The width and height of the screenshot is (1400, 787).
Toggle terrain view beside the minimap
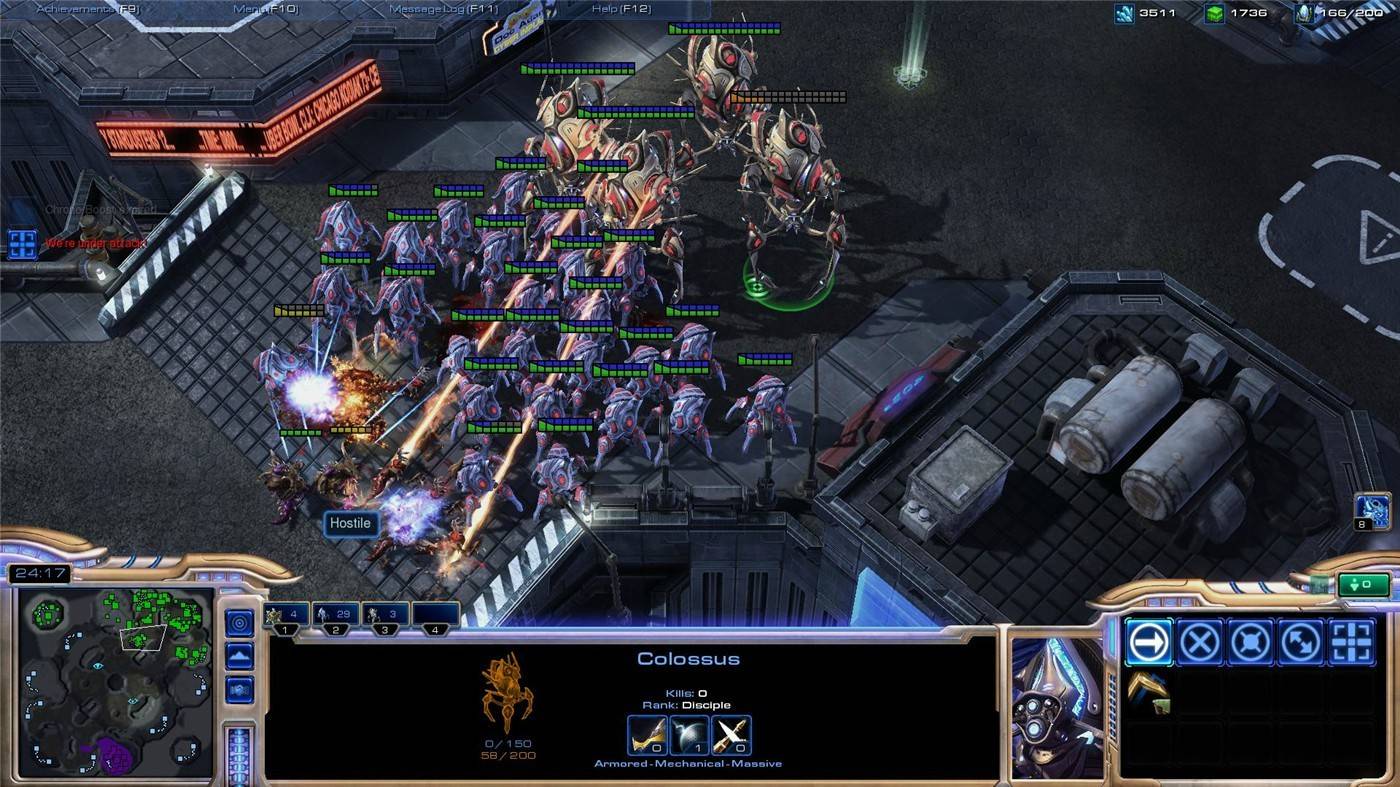239,656
